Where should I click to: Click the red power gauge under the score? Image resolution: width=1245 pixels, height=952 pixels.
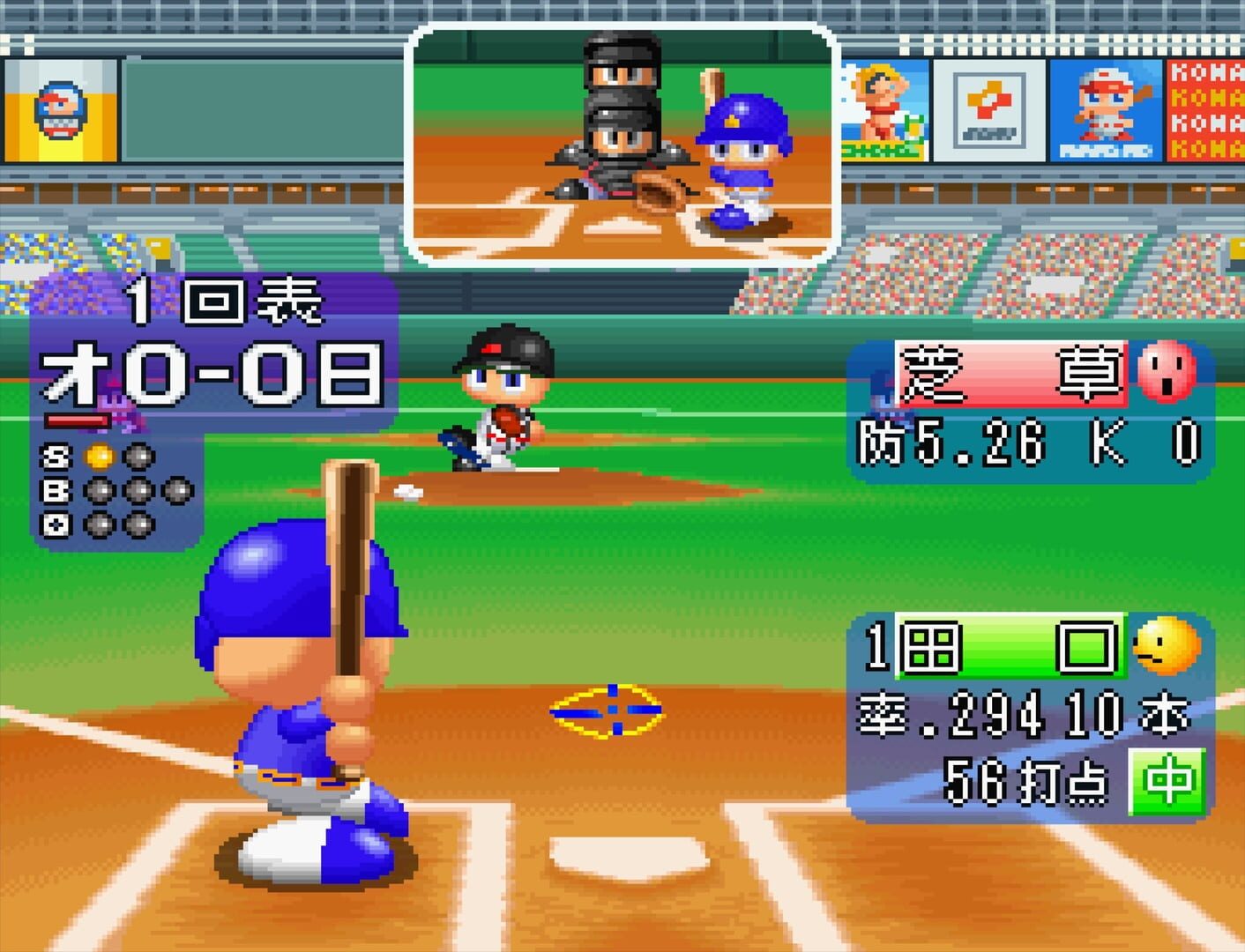click(x=78, y=420)
